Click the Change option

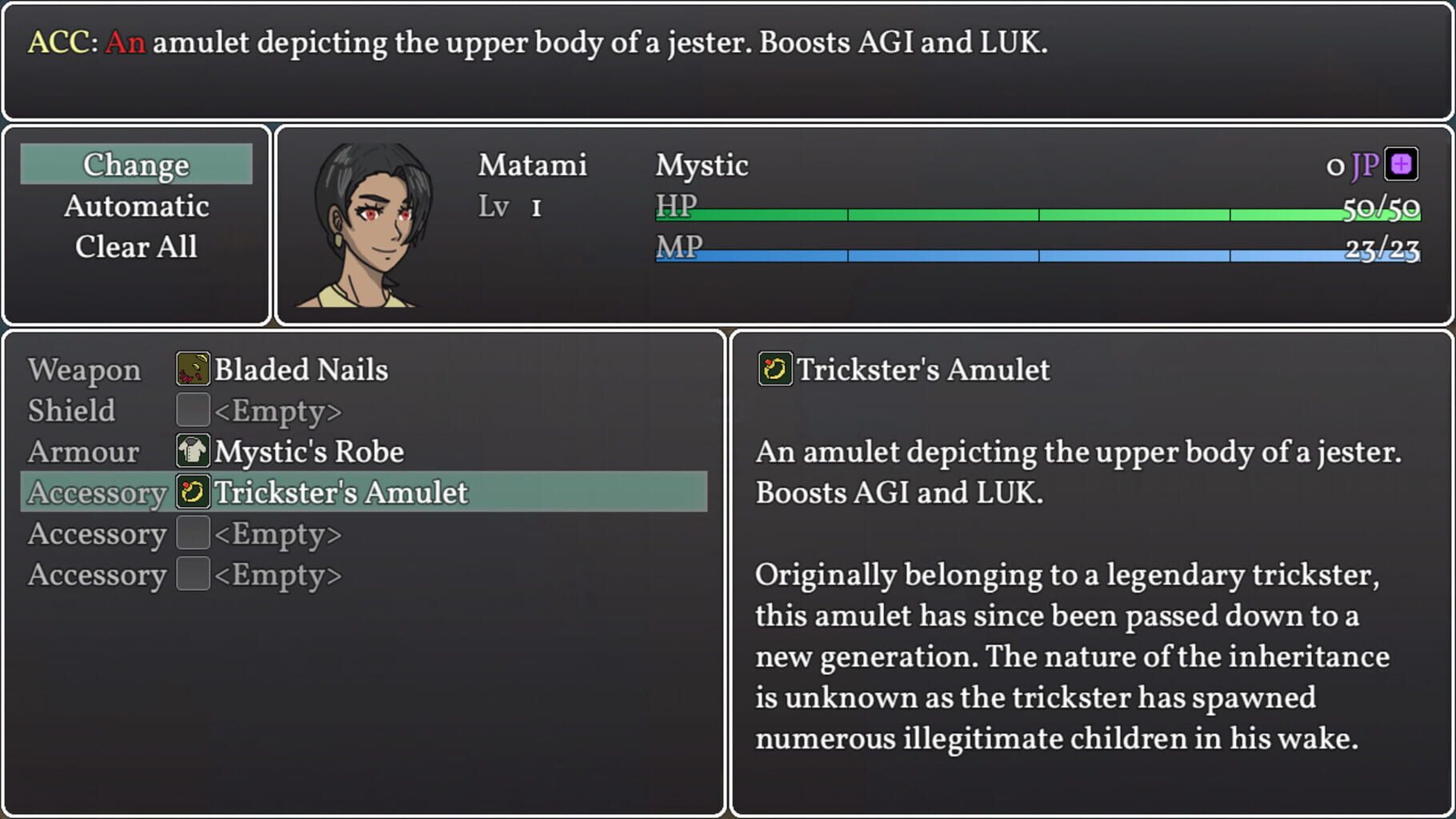coord(136,164)
